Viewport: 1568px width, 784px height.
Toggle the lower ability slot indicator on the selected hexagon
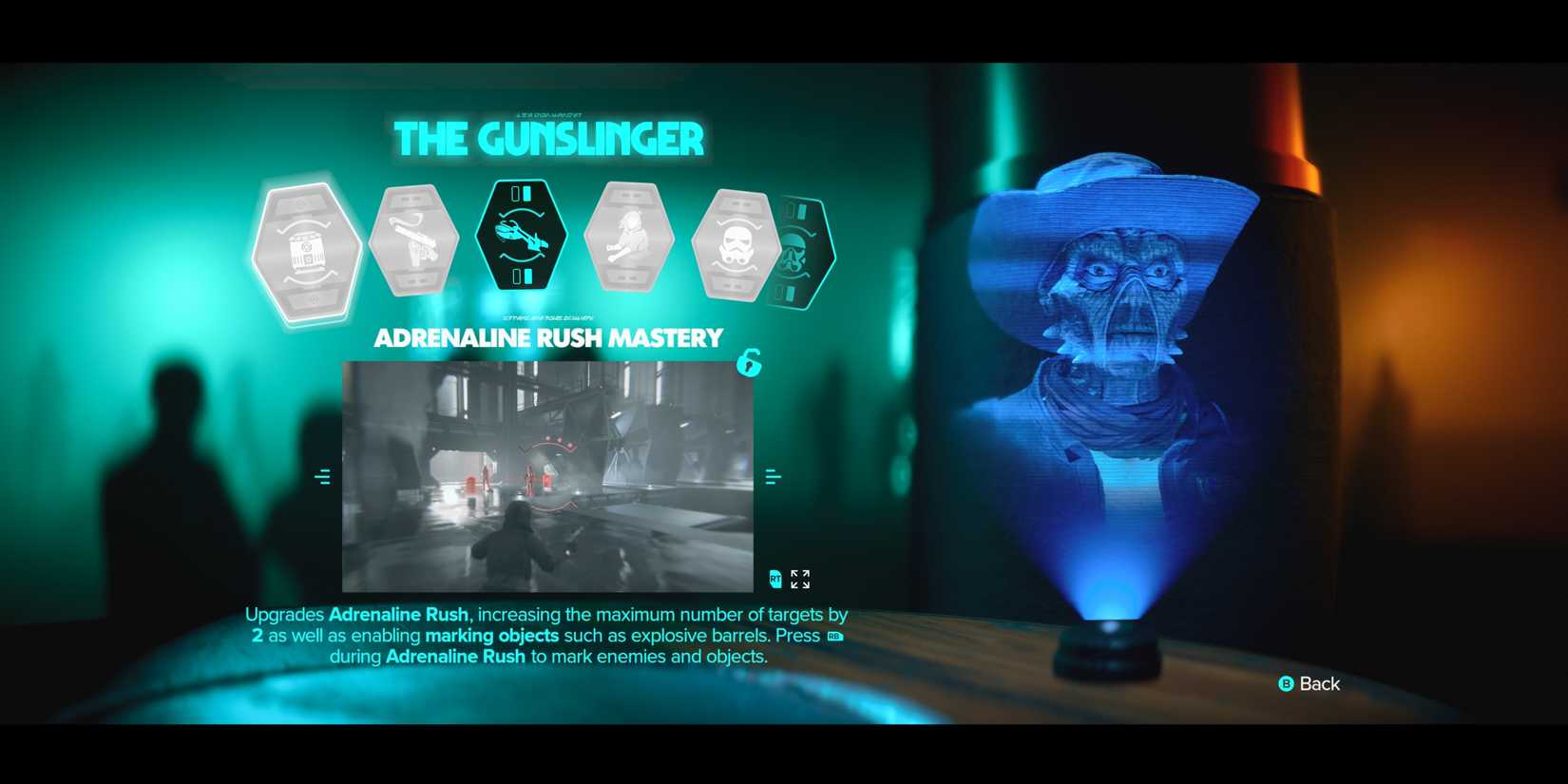coord(523,277)
